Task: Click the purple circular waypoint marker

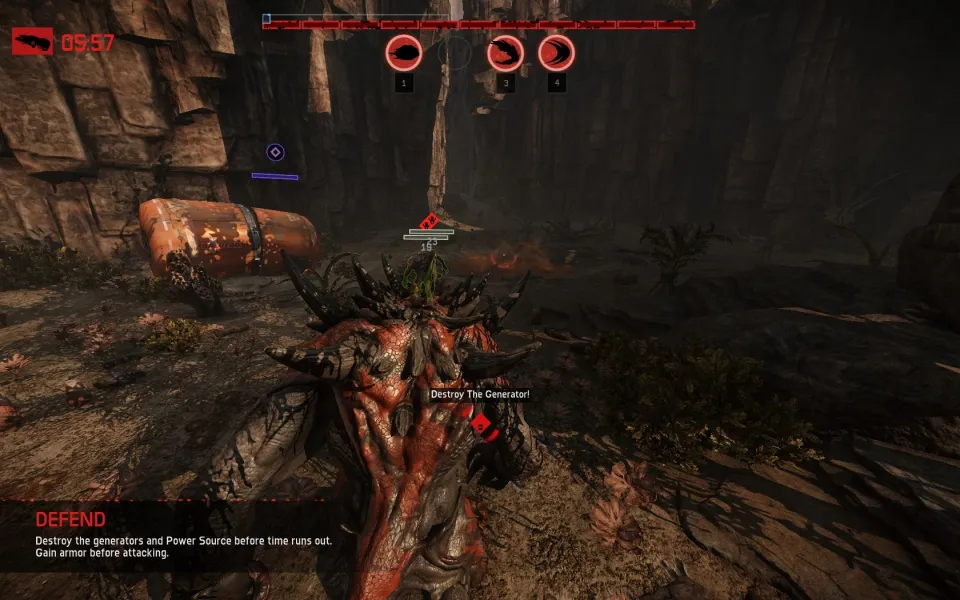Action: pos(275,152)
